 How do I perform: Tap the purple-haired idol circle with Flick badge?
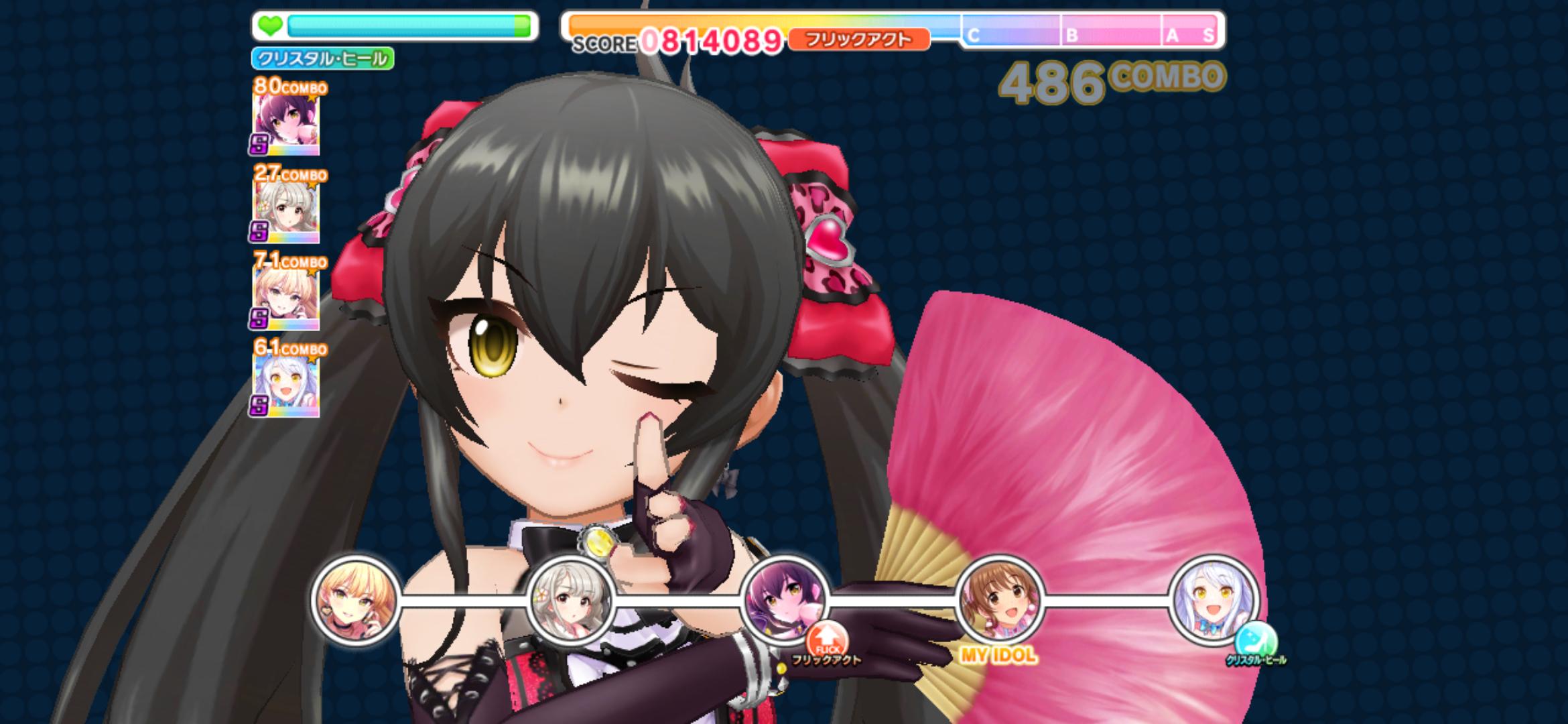(784, 599)
